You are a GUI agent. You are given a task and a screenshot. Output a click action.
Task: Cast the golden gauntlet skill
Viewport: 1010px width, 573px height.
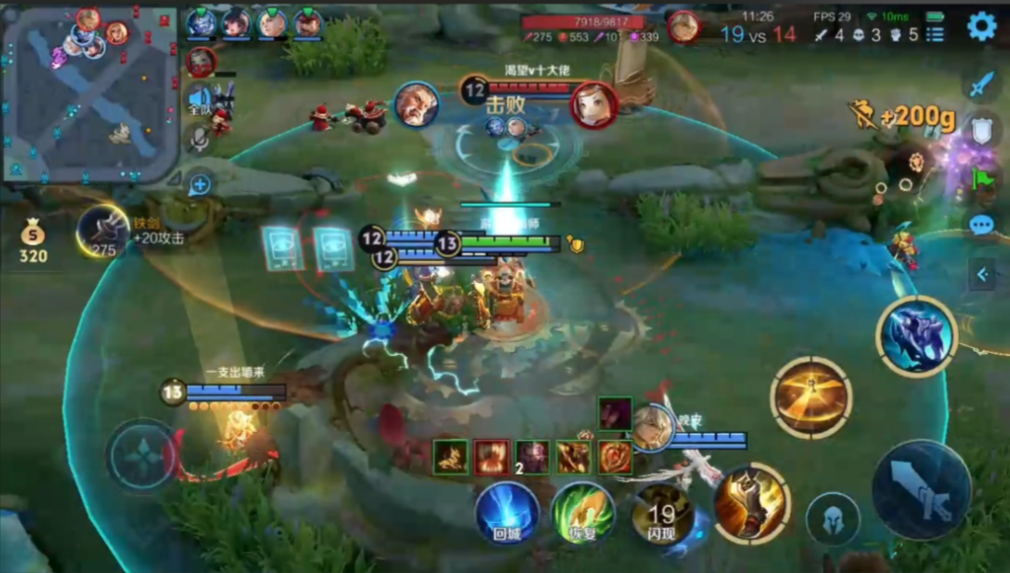751,503
